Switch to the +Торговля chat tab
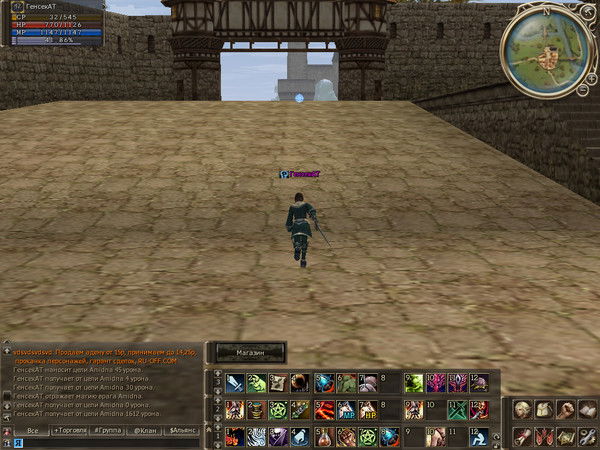The image size is (600, 450). click(x=70, y=430)
